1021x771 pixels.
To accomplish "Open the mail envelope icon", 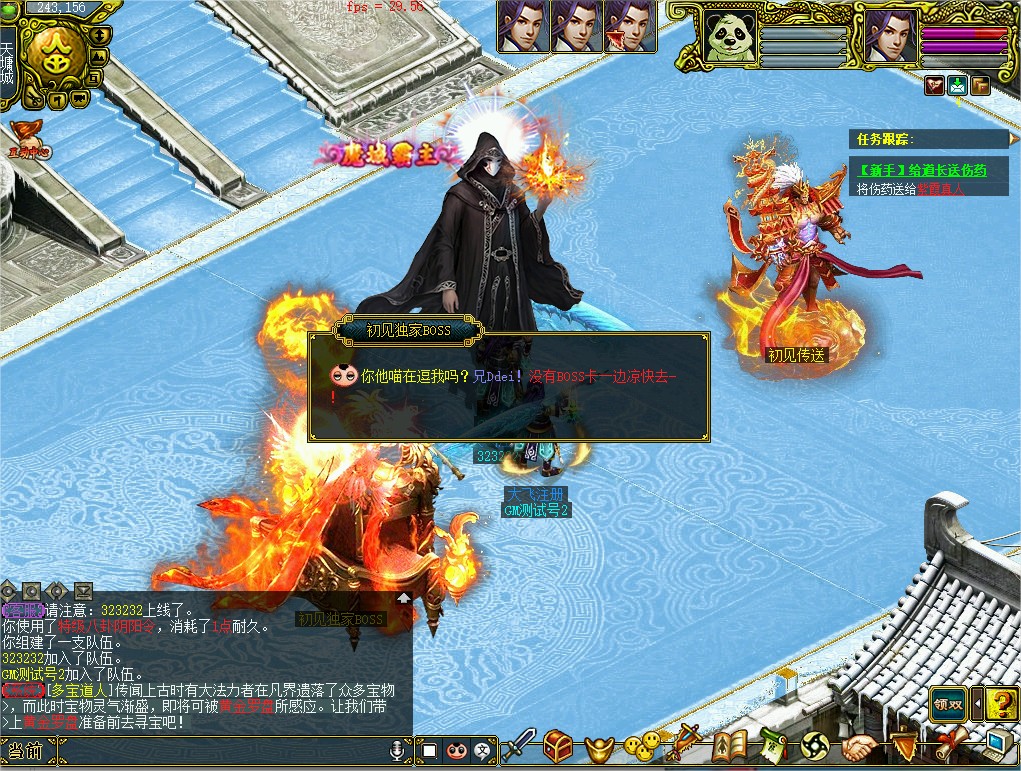I will [957, 85].
